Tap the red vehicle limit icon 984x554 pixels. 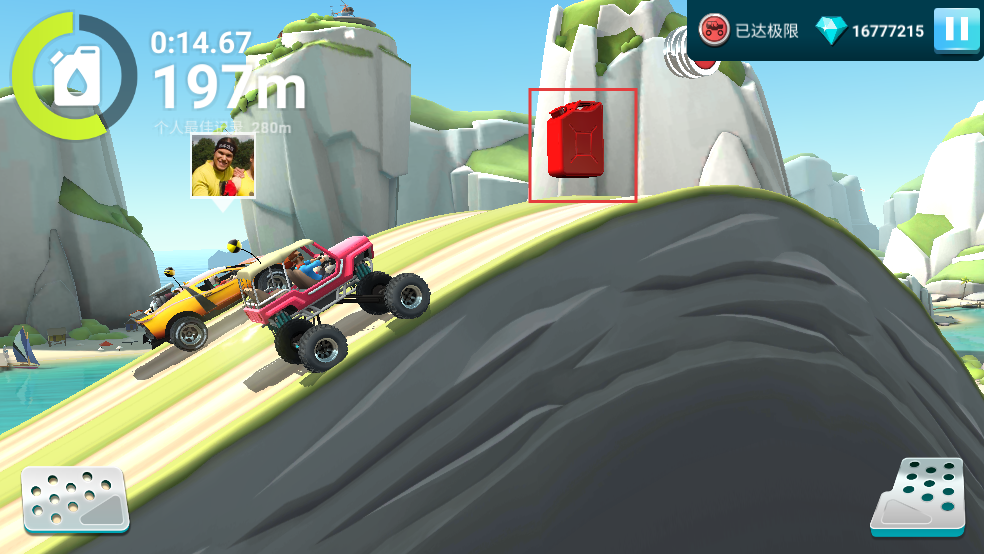point(713,30)
